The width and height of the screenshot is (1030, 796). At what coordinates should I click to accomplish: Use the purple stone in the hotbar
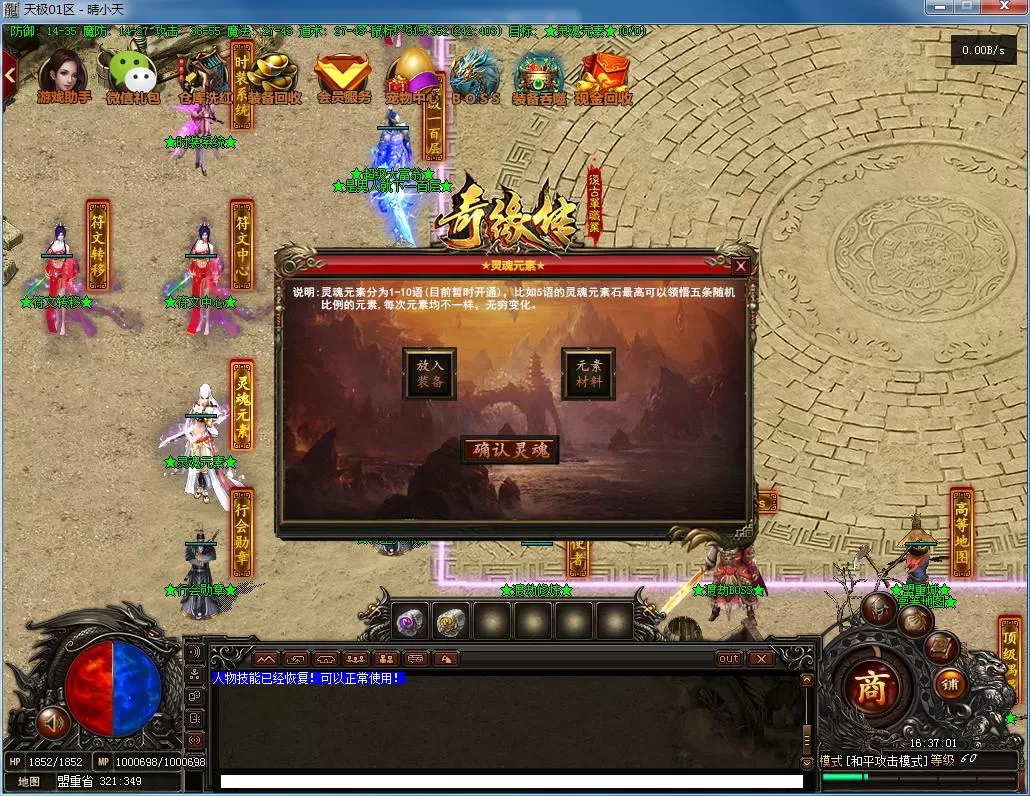click(x=410, y=621)
